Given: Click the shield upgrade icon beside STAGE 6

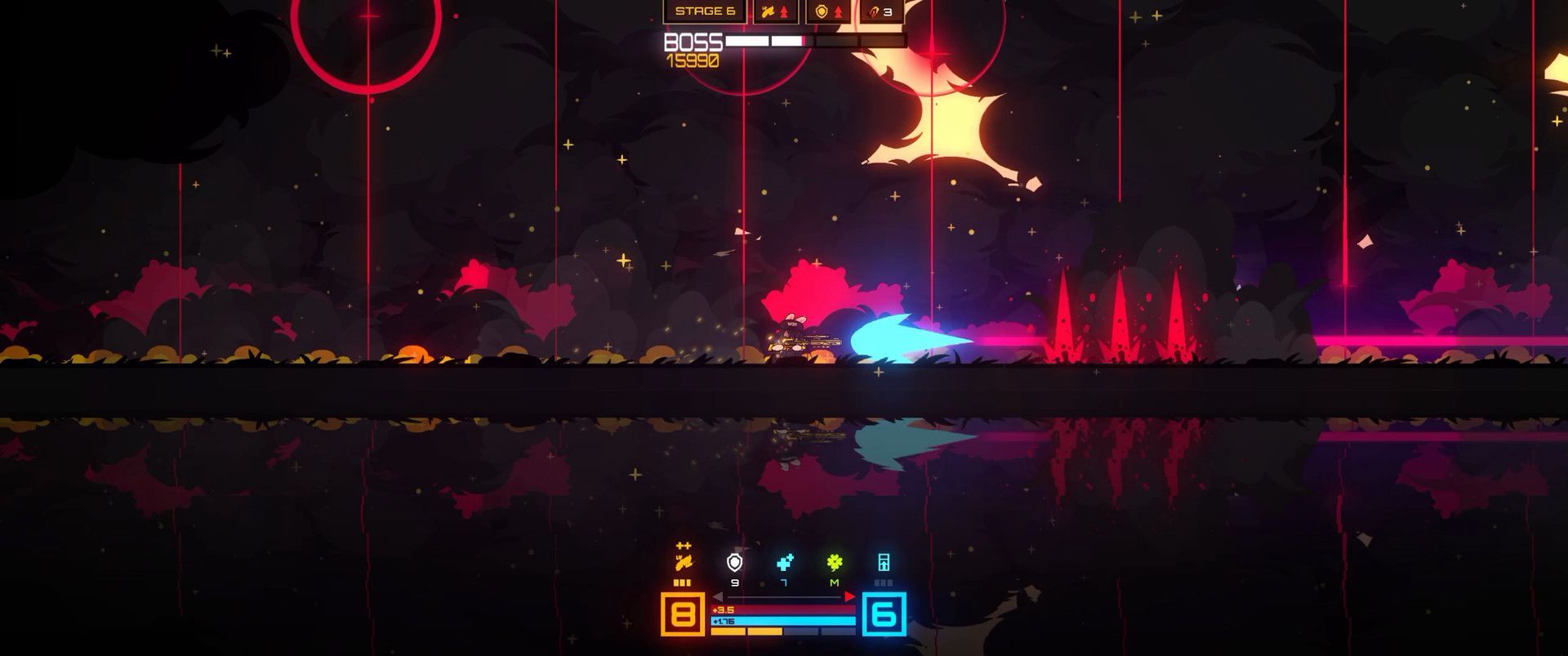Looking at the screenshot, I should [821, 12].
